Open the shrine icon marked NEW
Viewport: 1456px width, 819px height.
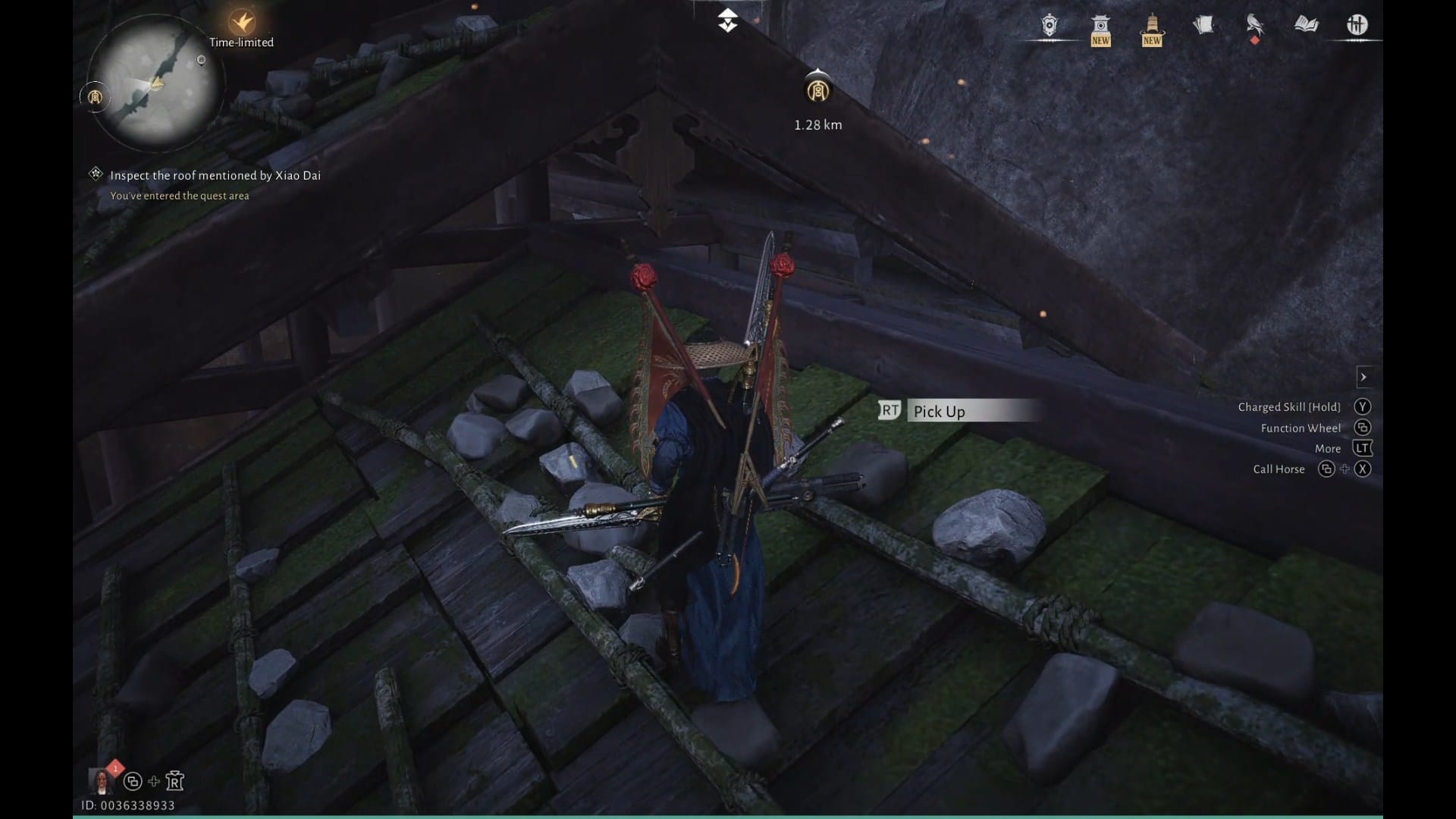click(x=1100, y=29)
